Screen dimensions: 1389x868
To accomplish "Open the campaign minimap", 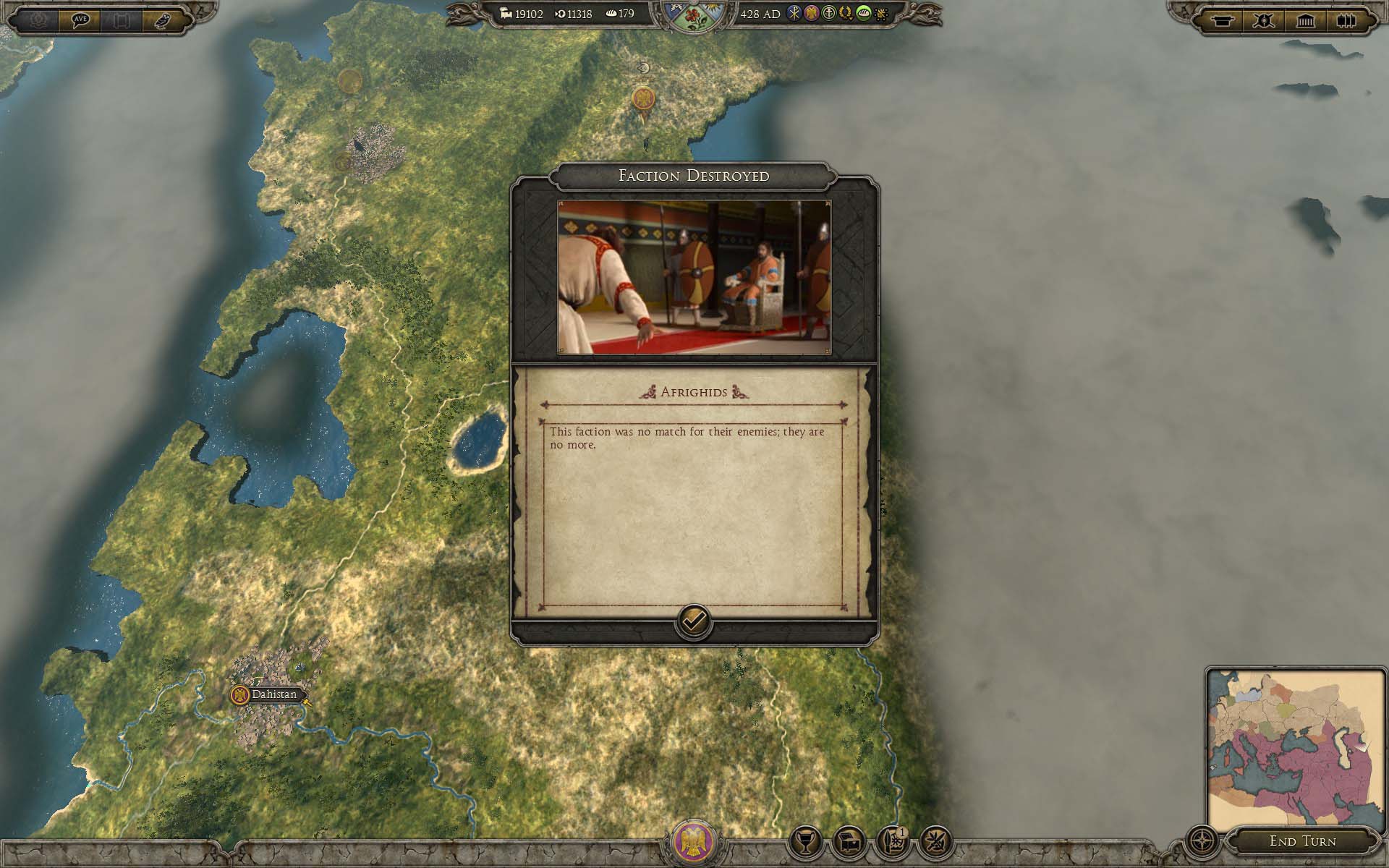I will pos(1296,746).
